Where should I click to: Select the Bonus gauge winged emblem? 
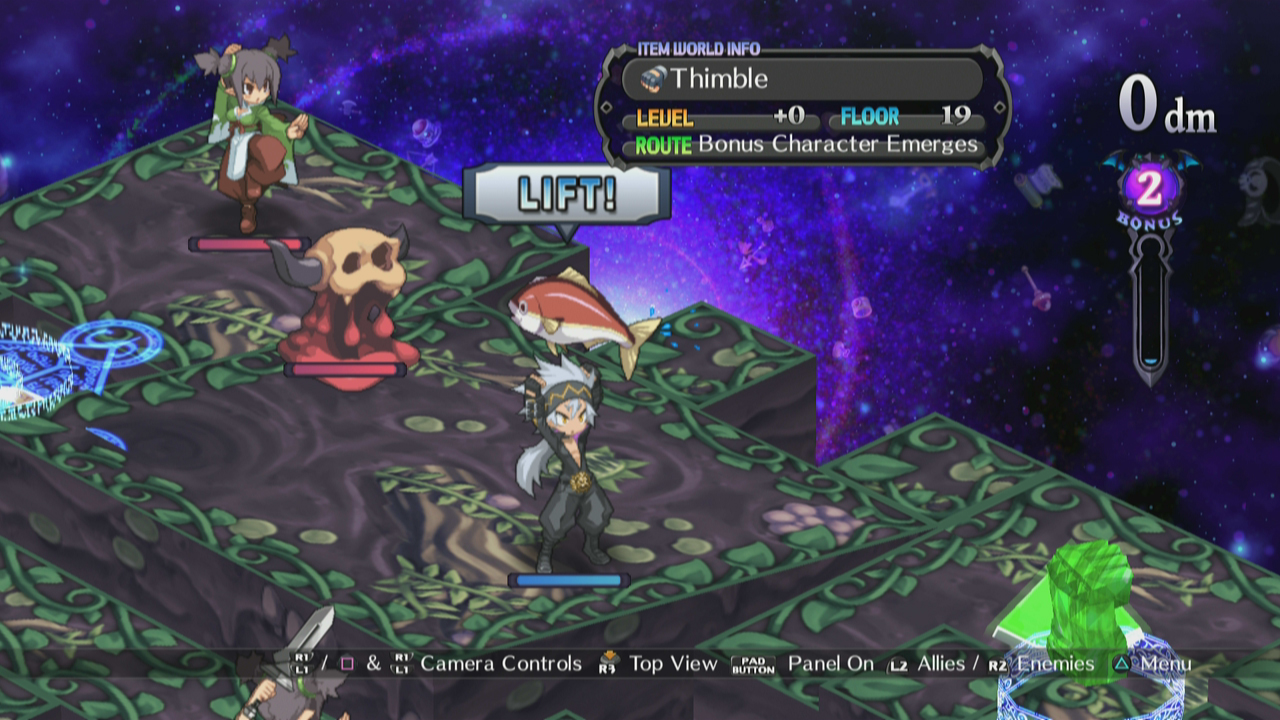1152,187
